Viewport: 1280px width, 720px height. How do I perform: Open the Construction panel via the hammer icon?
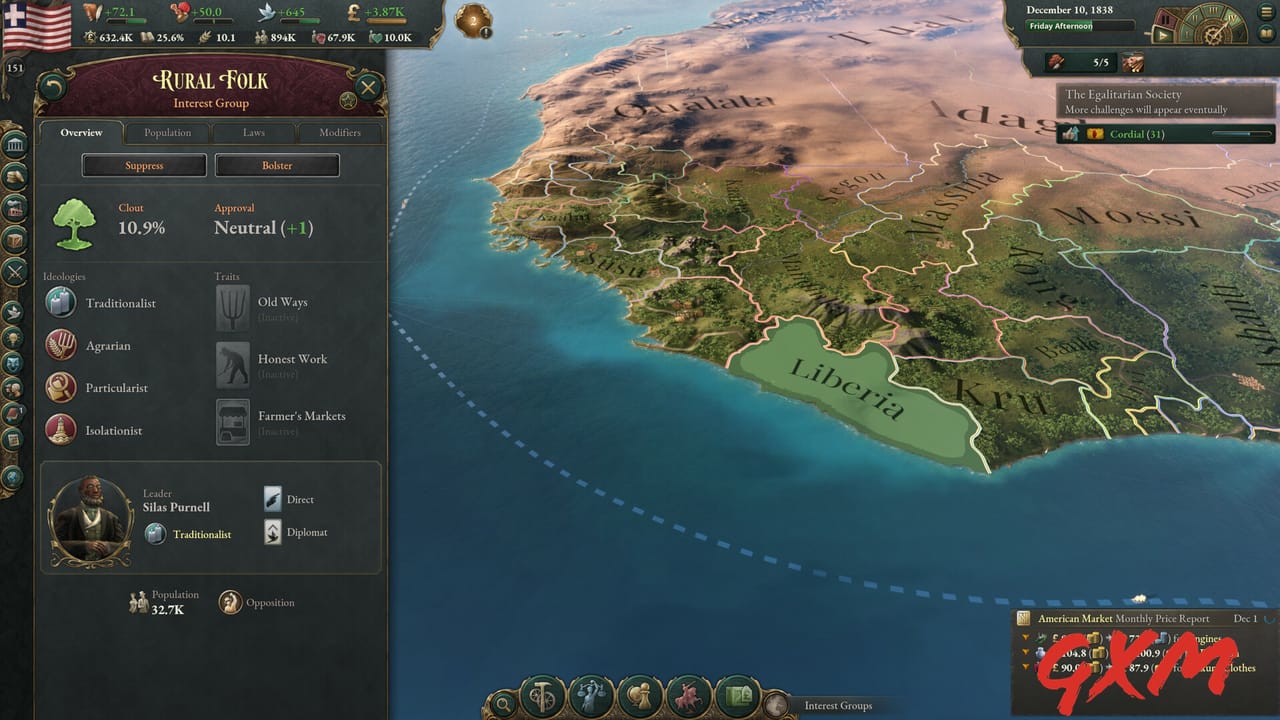click(x=540, y=697)
